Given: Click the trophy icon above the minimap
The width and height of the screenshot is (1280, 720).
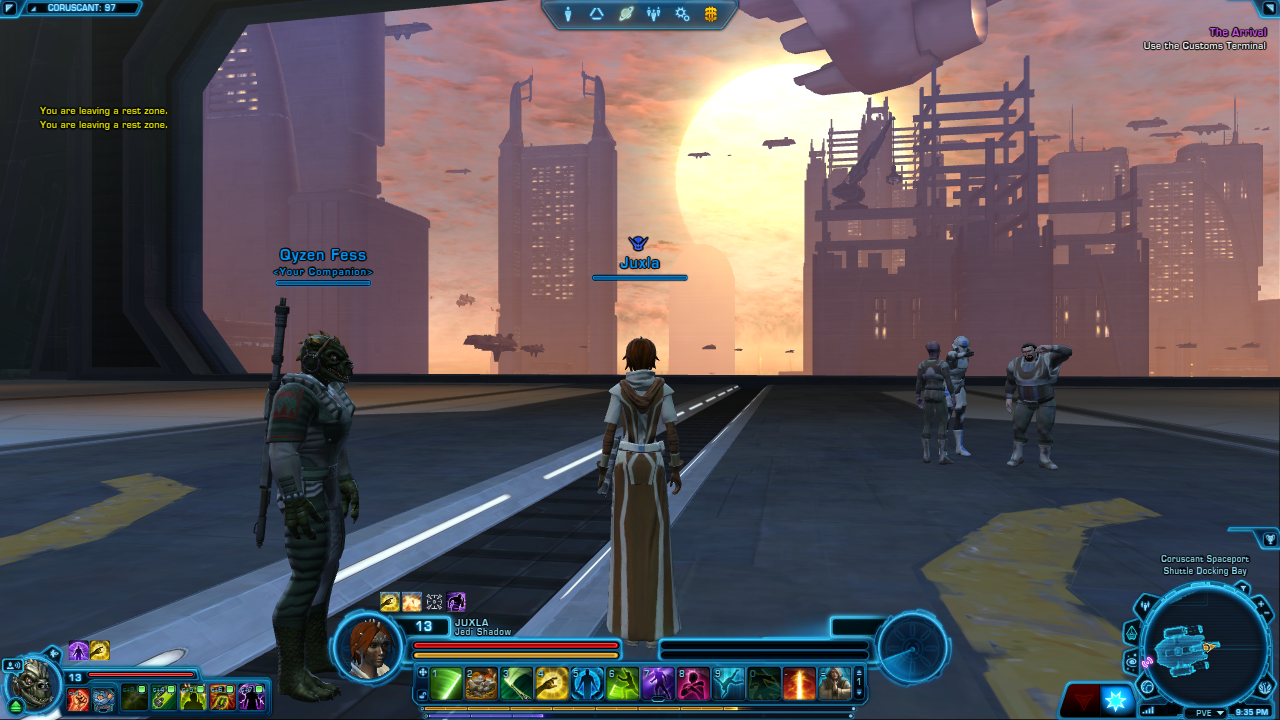Looking at the screenshot, I should point(1269,539).
